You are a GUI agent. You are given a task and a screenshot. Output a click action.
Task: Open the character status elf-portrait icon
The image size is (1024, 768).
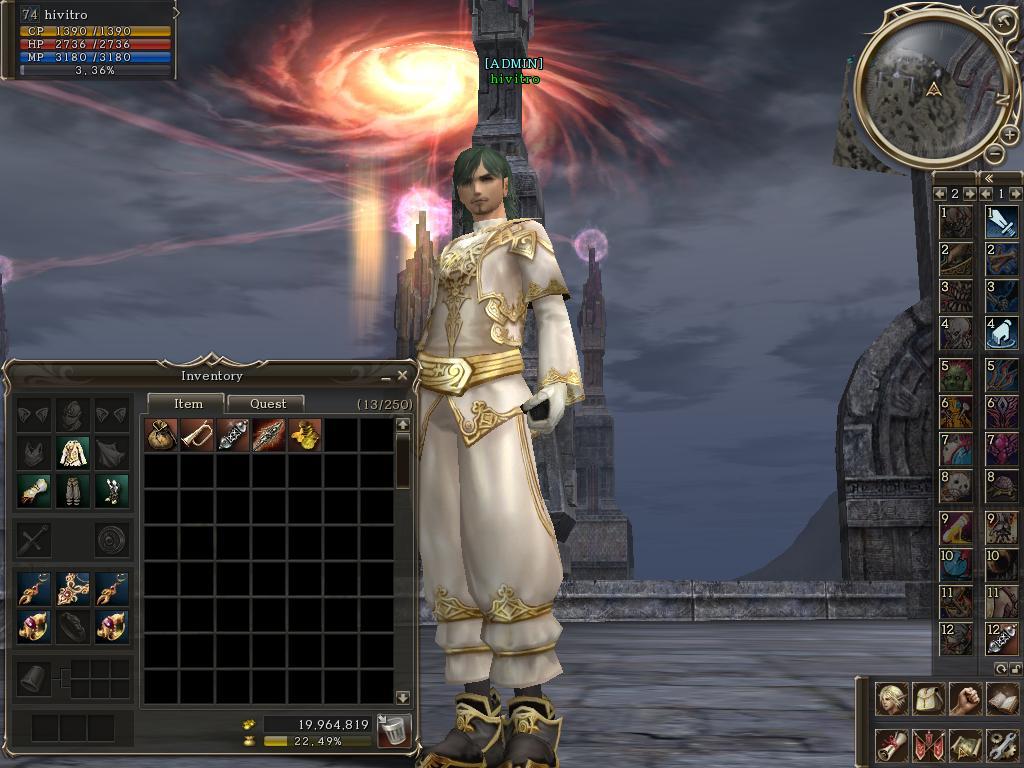891,699
